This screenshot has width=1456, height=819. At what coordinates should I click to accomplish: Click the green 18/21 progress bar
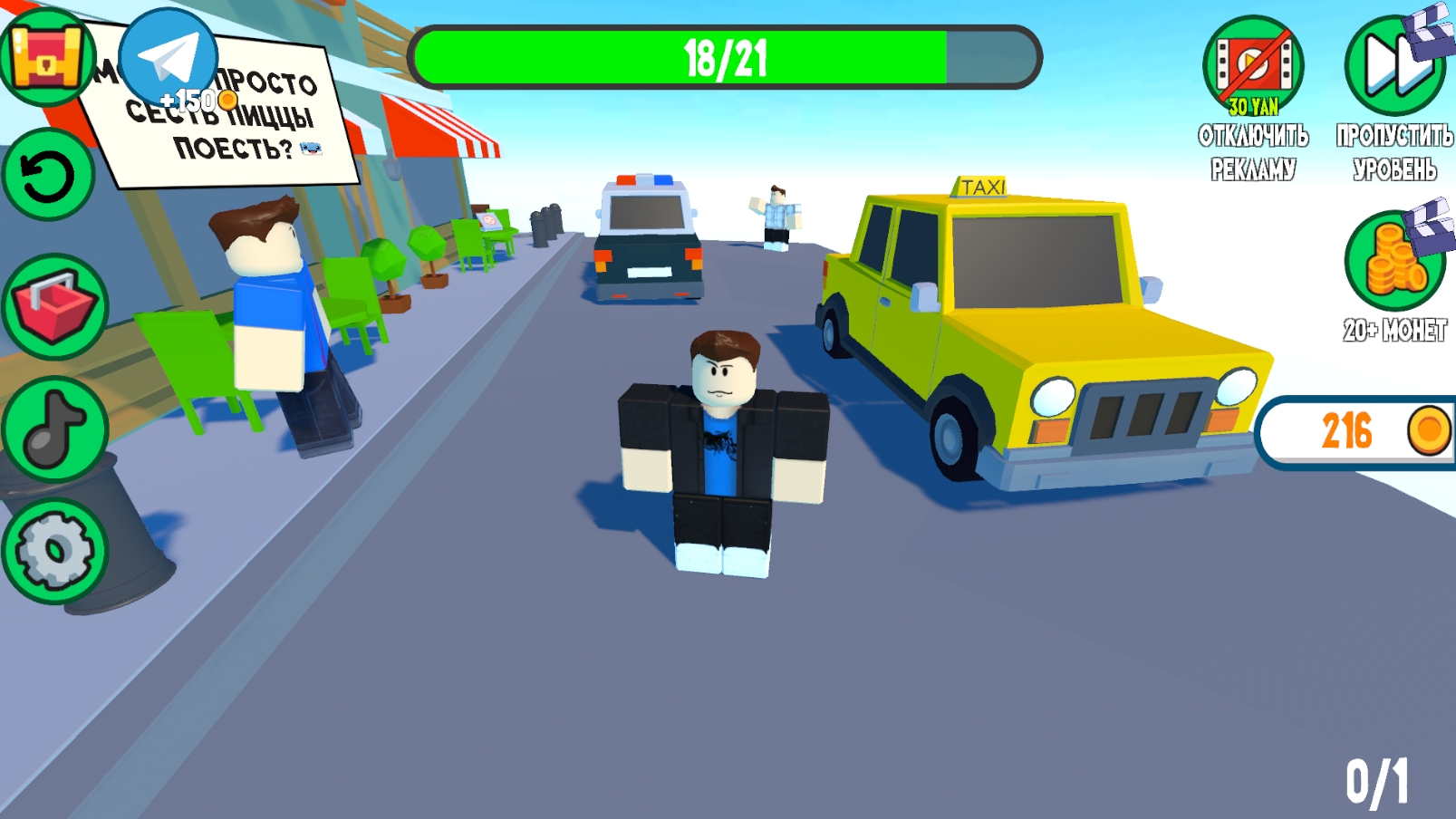(x=725, y=56)
